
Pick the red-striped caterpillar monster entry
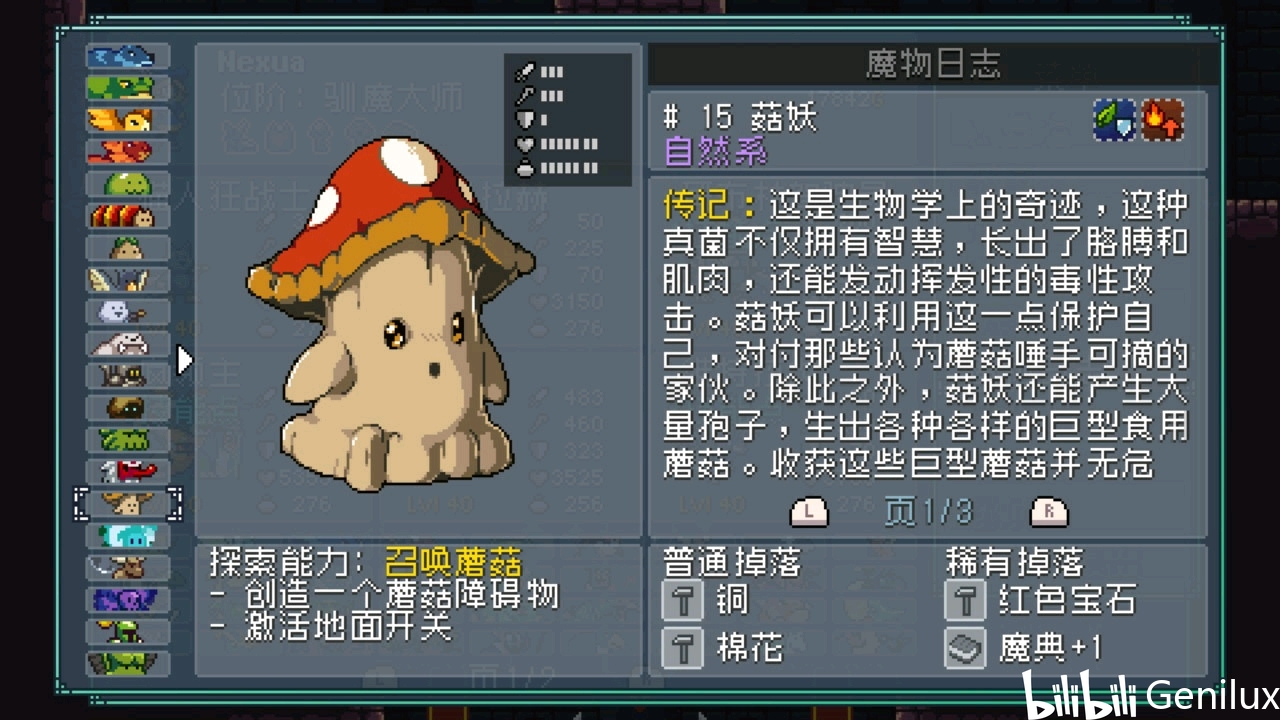point(127,216)
